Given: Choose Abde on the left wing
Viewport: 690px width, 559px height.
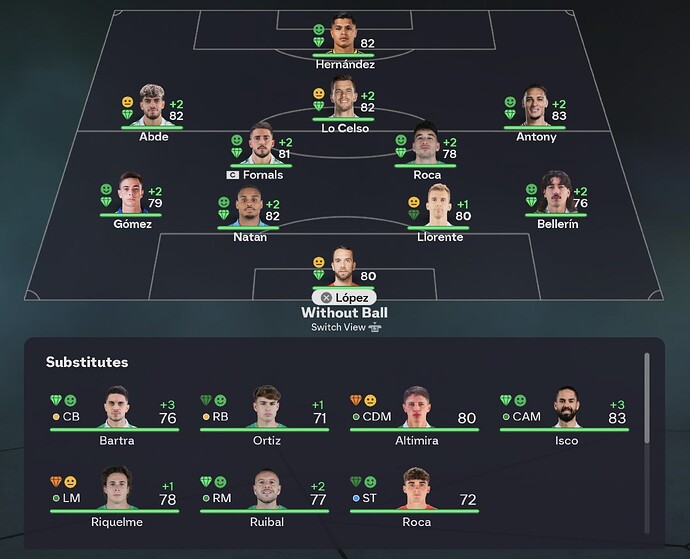Looking at the screenshot, I should point(153,105).
